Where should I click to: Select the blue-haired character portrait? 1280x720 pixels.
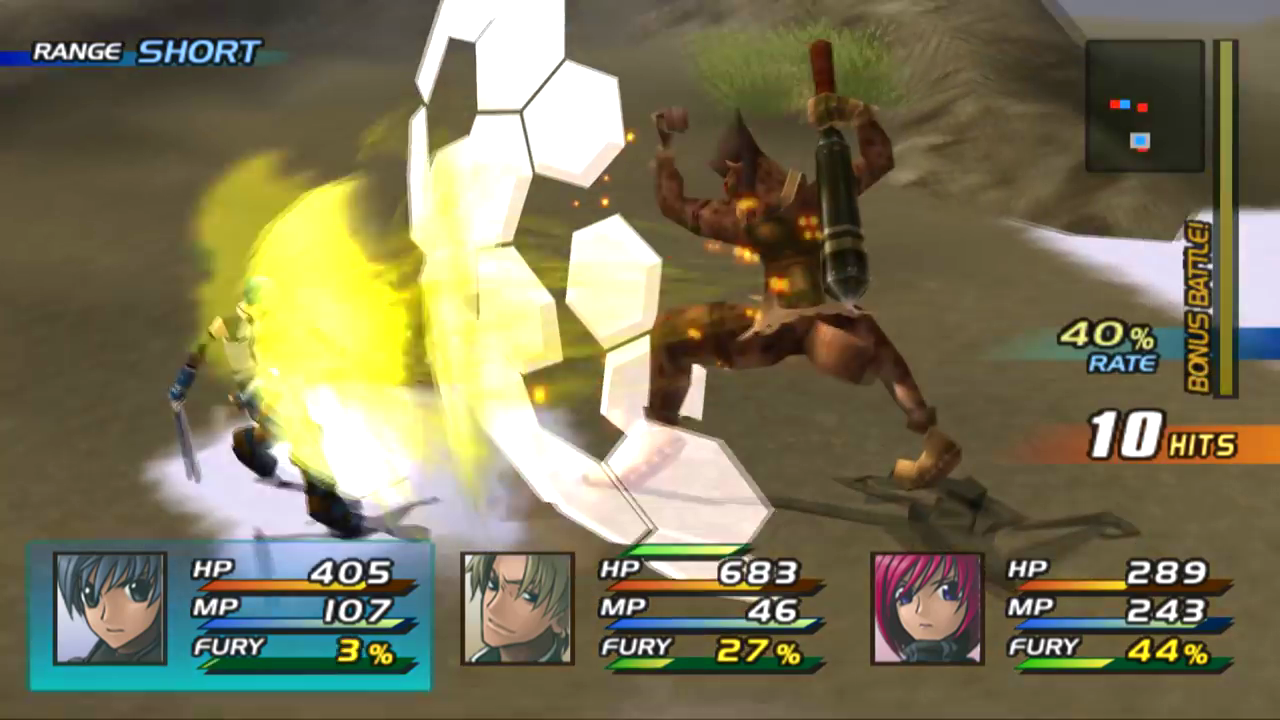[110, 608]
